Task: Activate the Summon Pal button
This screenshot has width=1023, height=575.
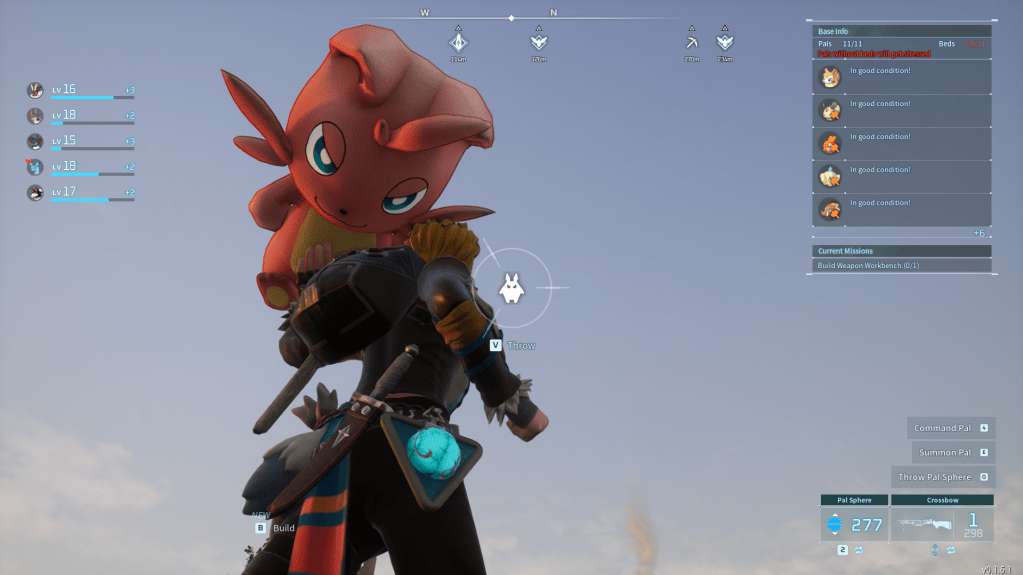Action: pos(954,453)
